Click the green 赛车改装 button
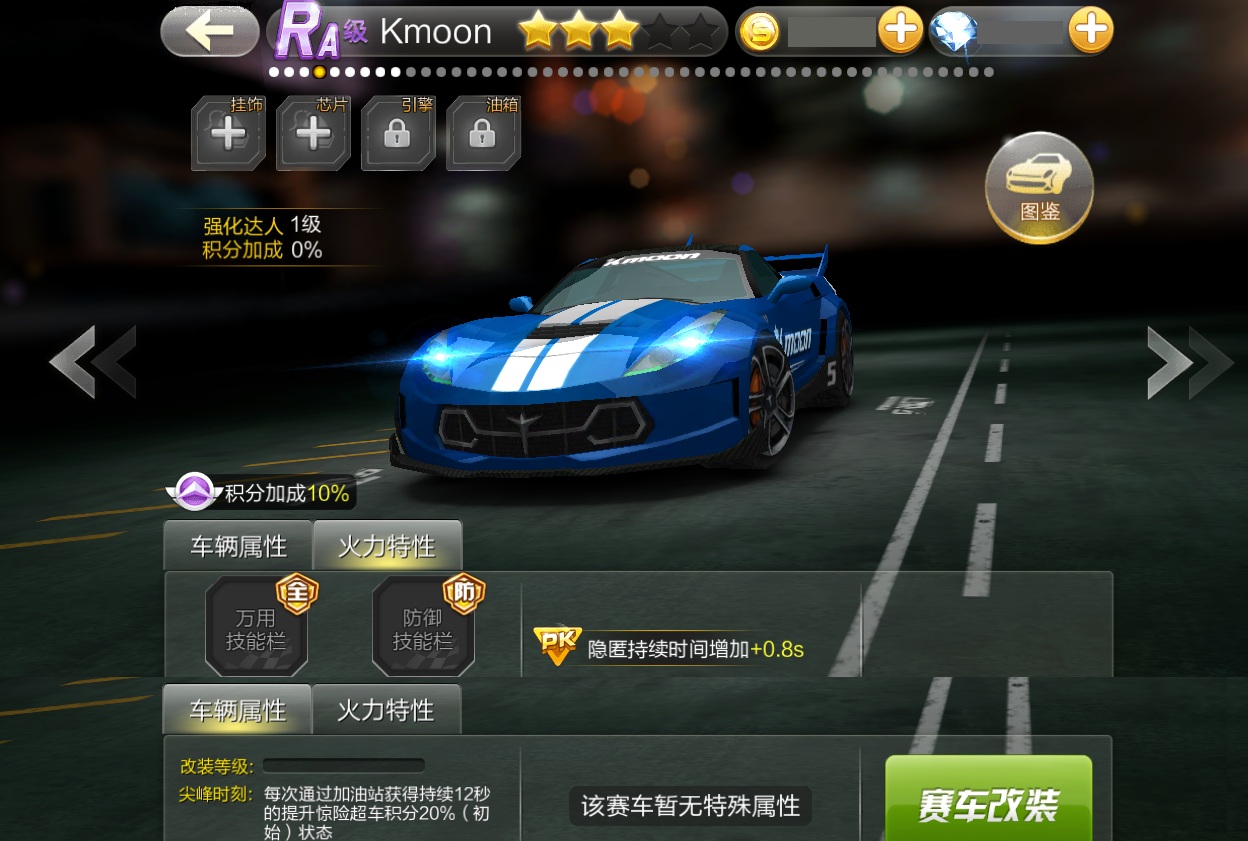This screenshot has width=1248, height=841. point(988,800)
